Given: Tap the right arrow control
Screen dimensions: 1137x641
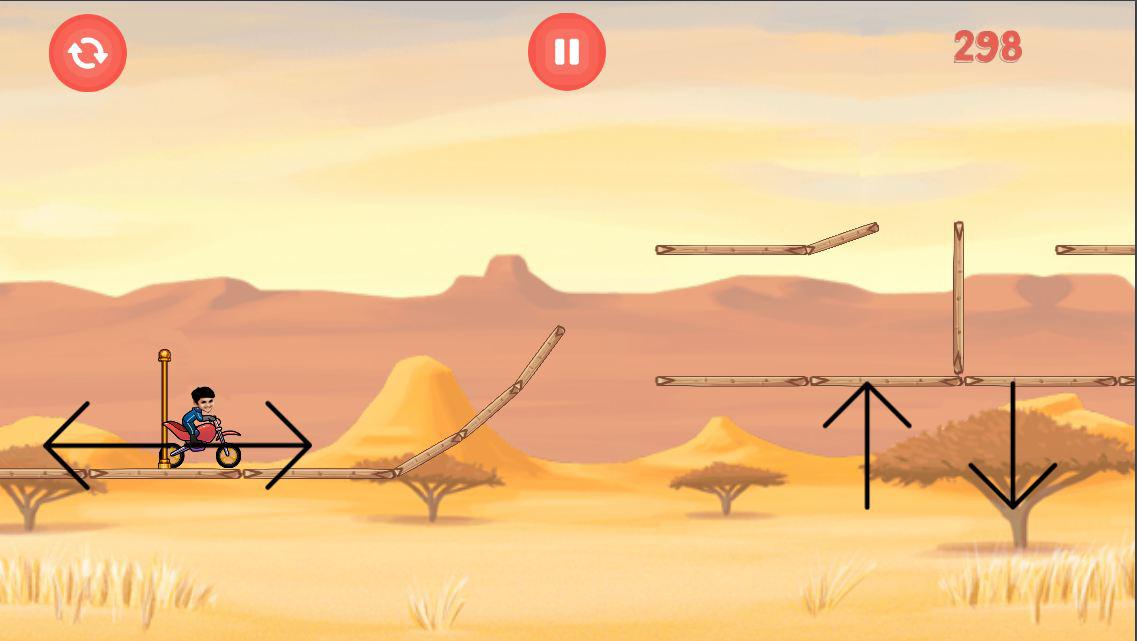Looking at the screenshot, I should [x=288, y=445].
